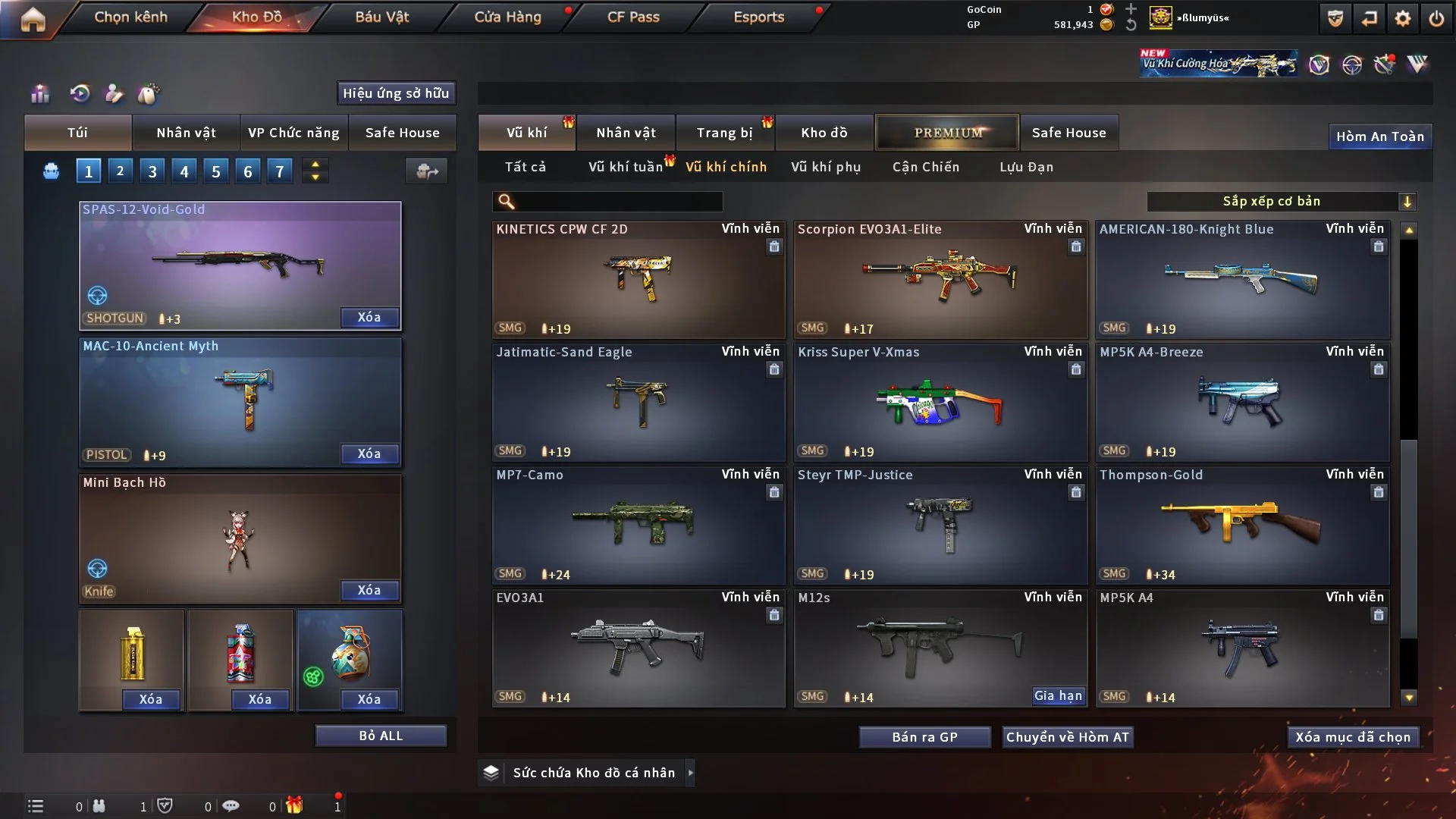Show the Vũ khí phụ category

825,167
